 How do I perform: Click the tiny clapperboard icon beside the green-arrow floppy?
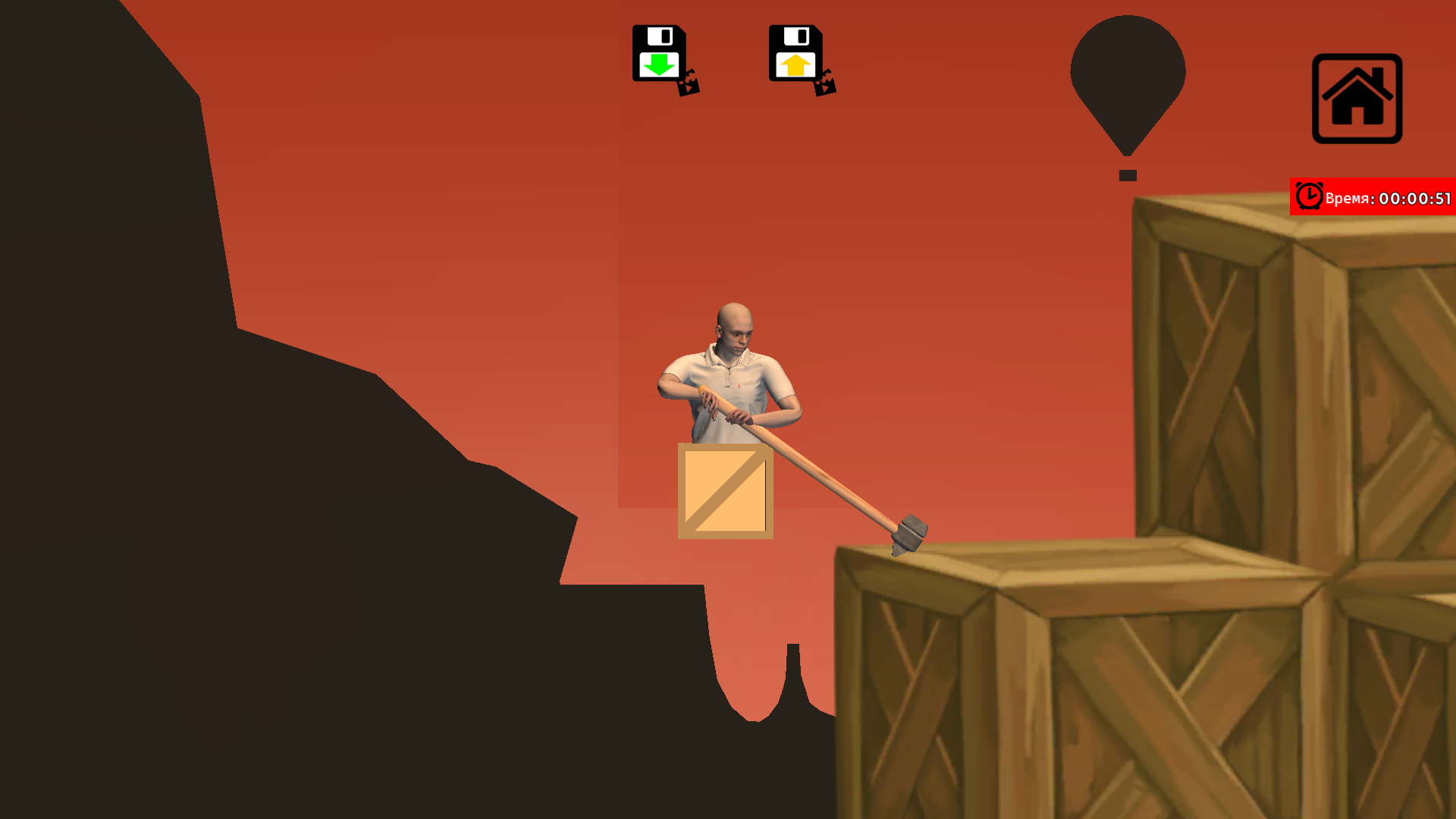689,87
